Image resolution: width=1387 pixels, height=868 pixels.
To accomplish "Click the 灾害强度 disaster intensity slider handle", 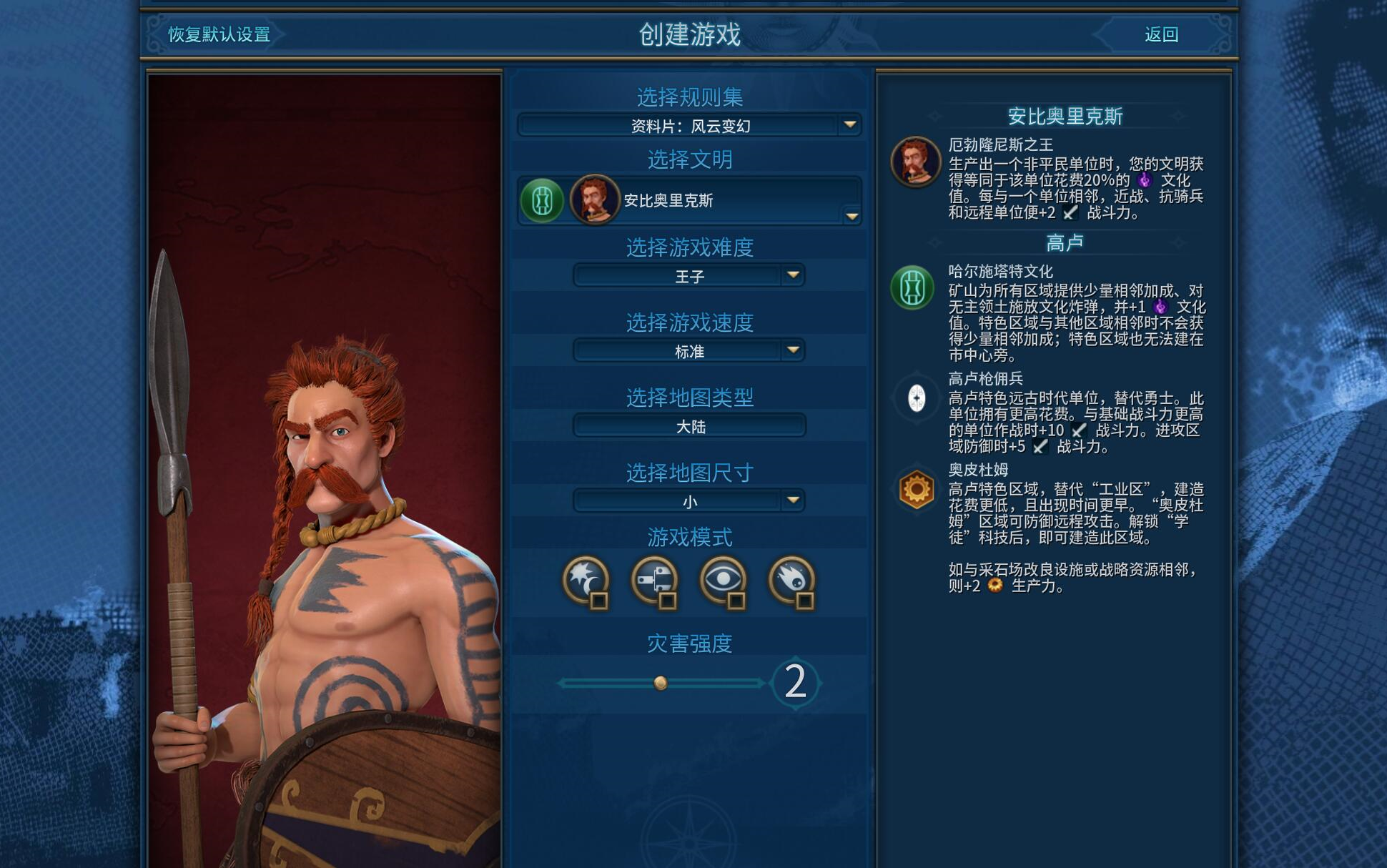I will [x=661, y=683].
